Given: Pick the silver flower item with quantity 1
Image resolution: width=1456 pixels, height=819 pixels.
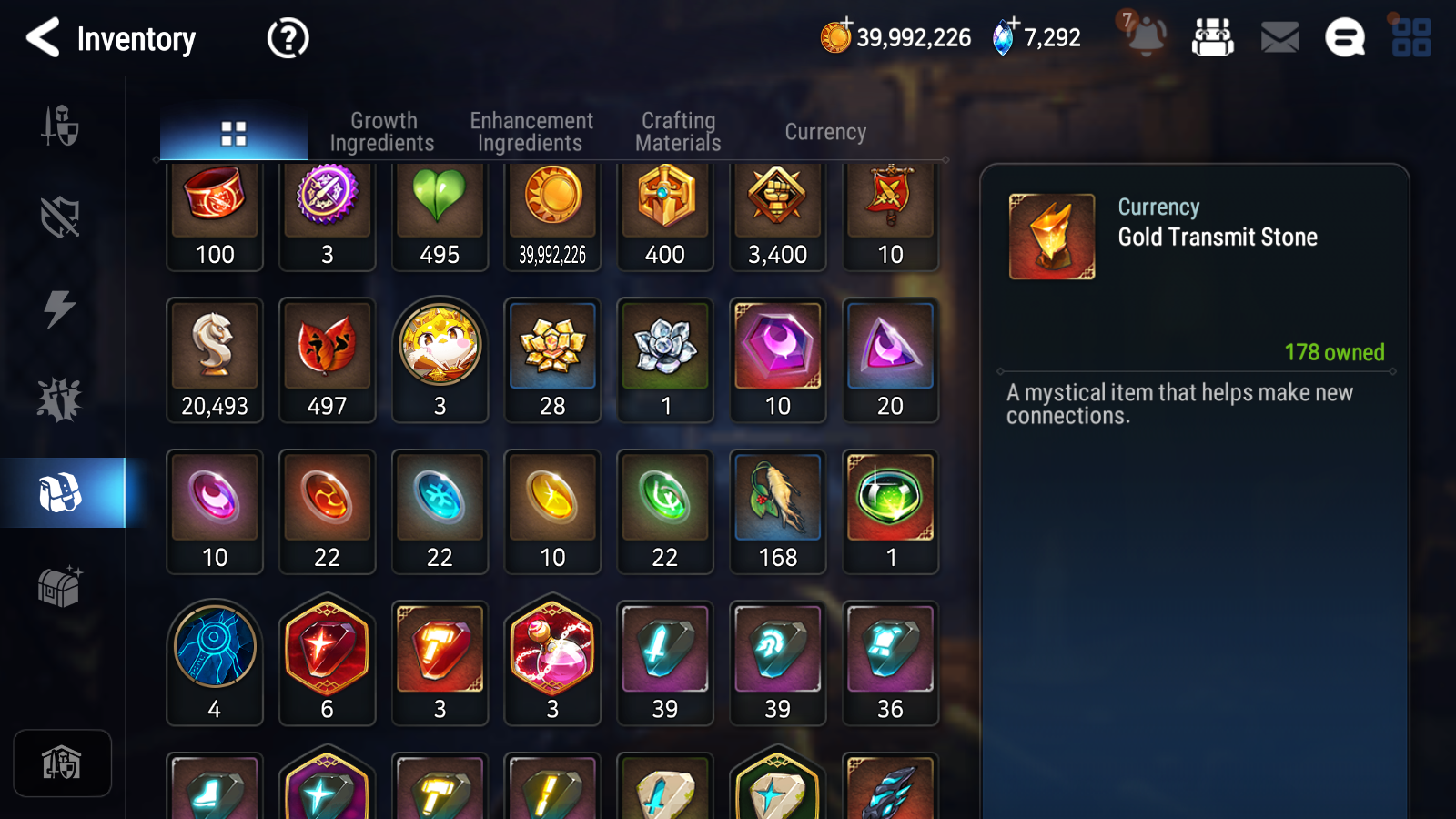Looking at the screenshot, I should (665, 359).
